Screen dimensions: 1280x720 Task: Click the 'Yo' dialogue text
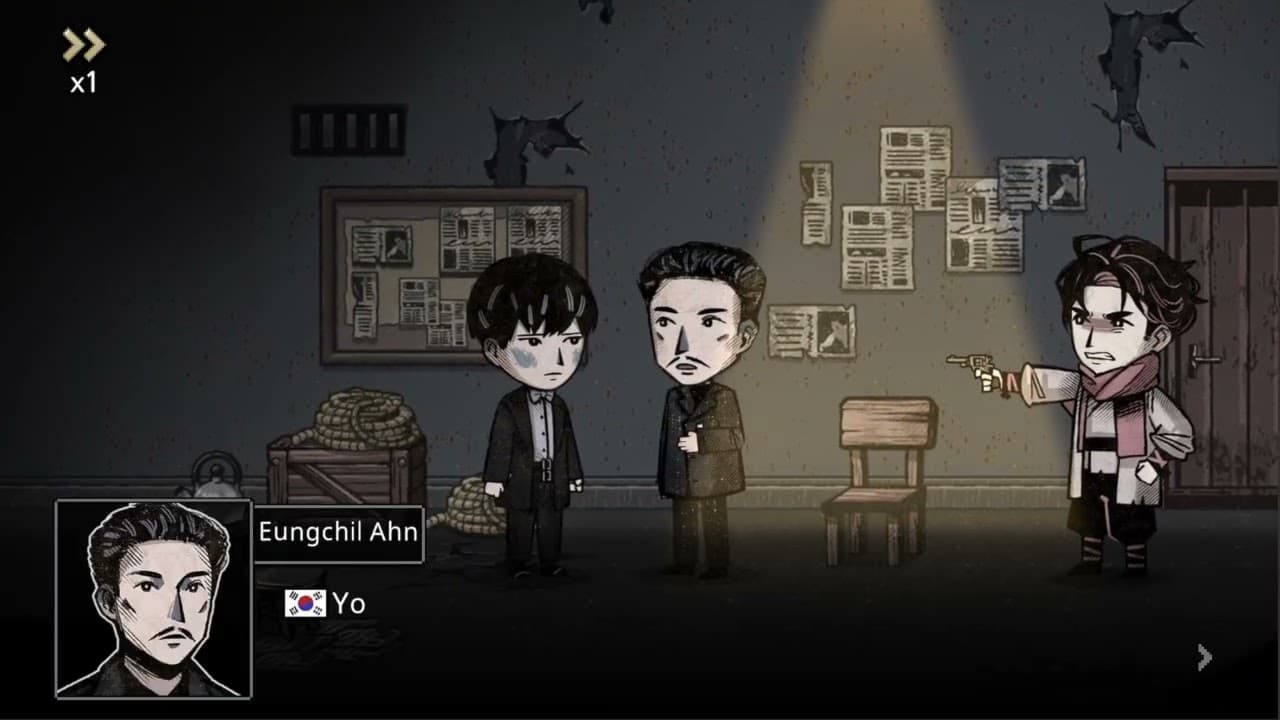pyautogui.click(x=350, y=602)
